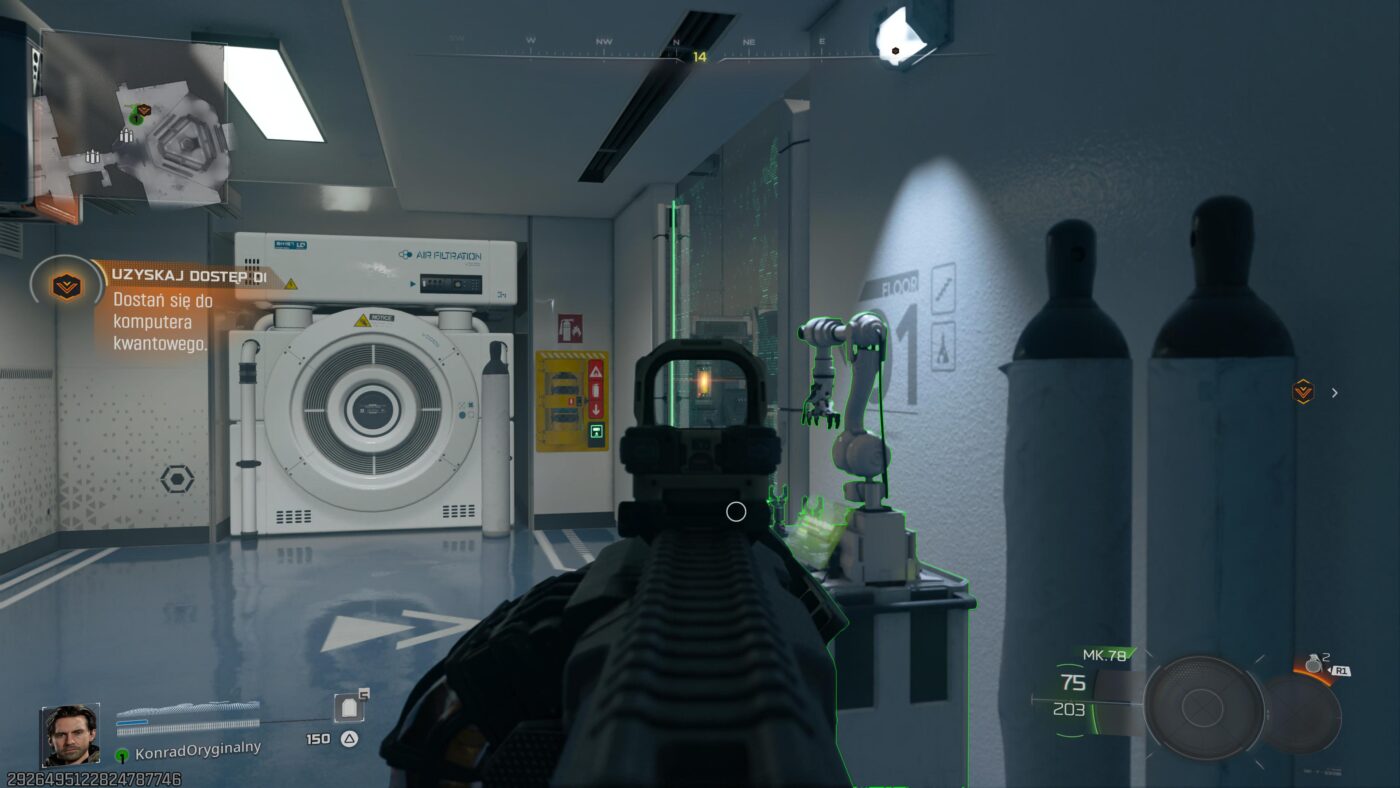The image size is (1400, 788).
Task: Expand the right-side chevron arrow panel
Action: [1335, 392]
